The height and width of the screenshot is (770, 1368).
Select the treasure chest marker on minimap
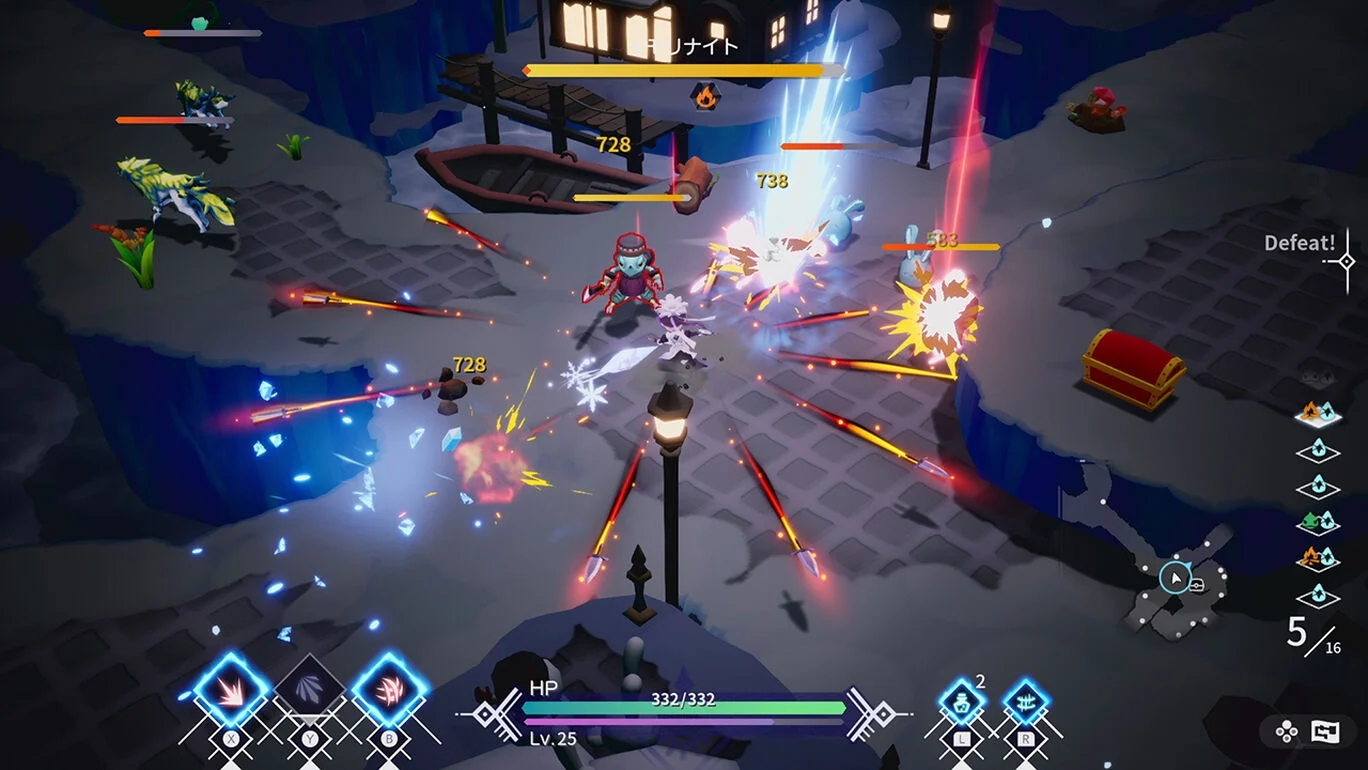1196,585
